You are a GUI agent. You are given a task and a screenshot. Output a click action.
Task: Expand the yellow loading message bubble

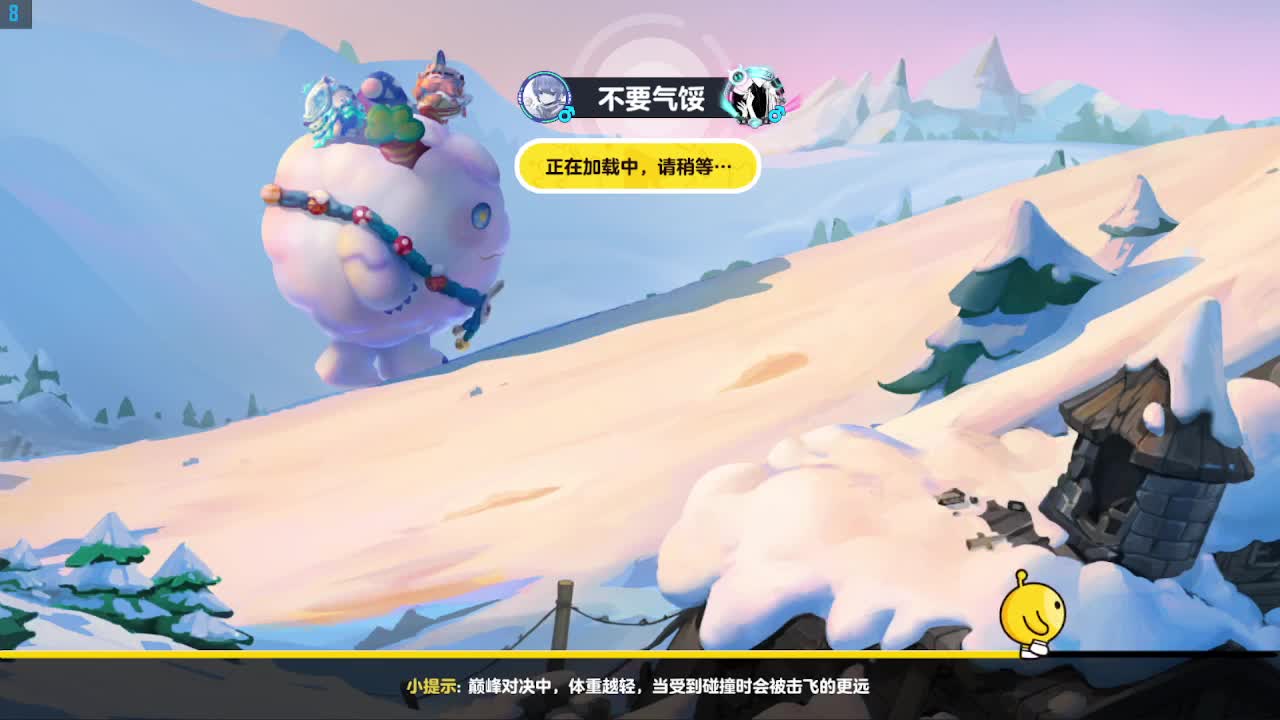coord(637,168)
